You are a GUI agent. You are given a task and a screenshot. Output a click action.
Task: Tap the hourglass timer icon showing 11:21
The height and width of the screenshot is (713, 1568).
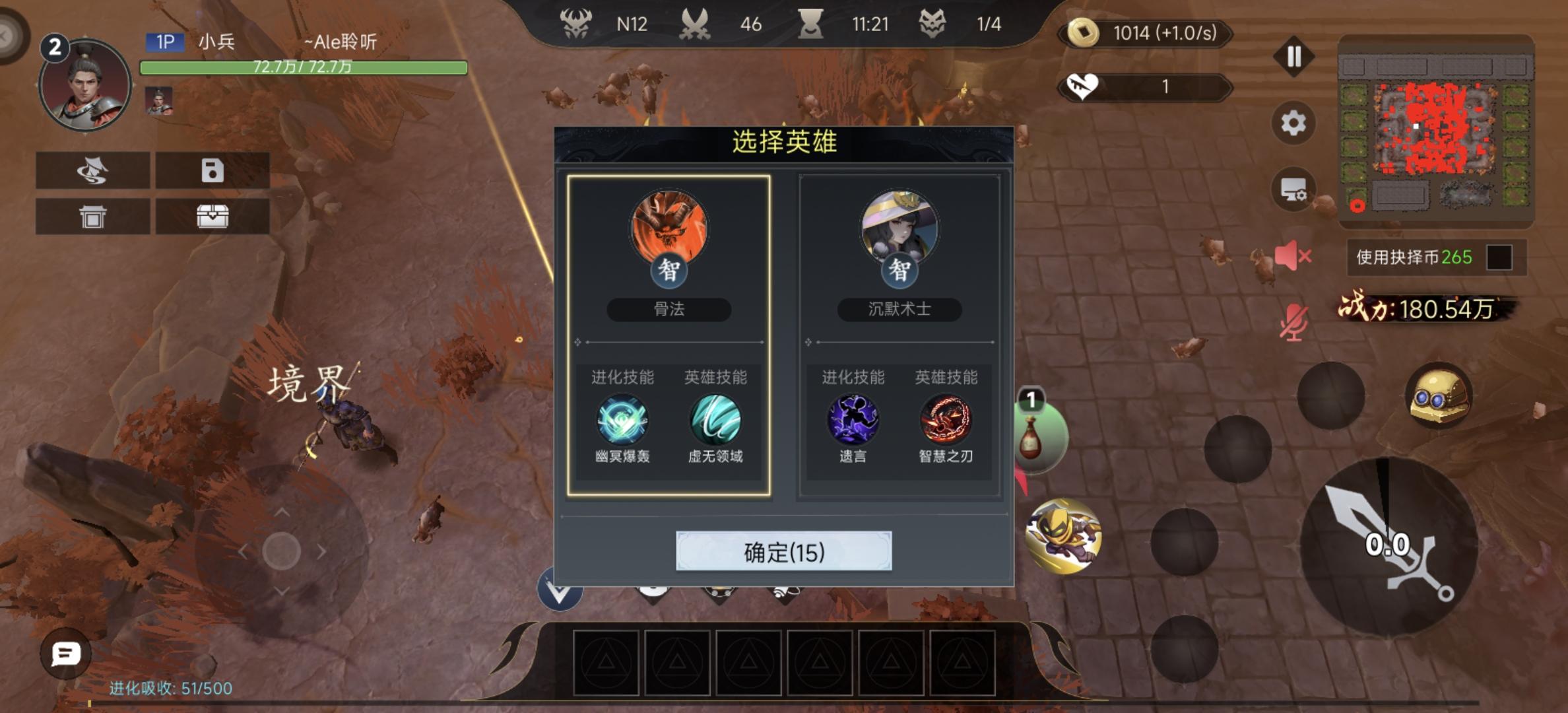click(x=811, y=24)
